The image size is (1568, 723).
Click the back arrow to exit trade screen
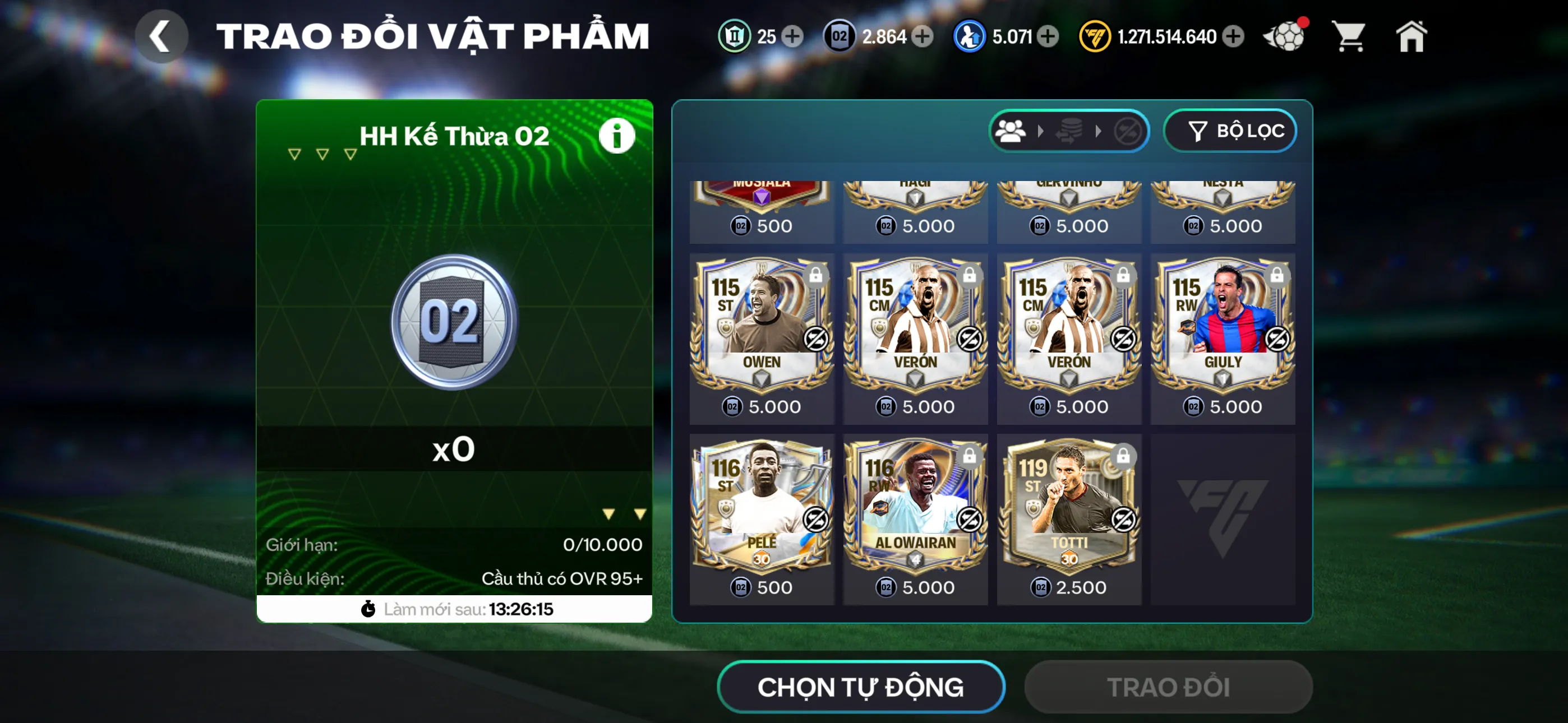tap(161, 35)
